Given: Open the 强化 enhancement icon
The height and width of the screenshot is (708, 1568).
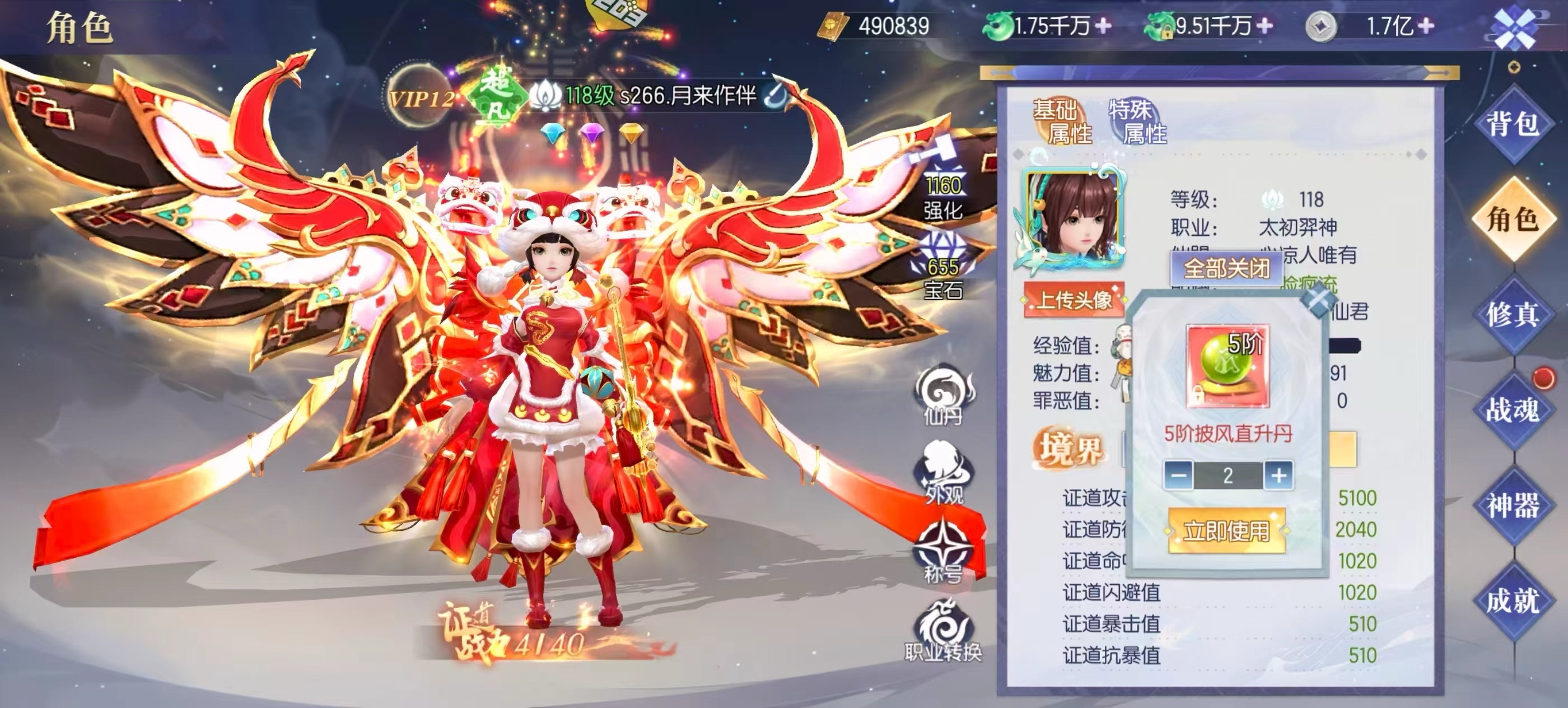Looking at the screenshot, I should (x=942, y=185).
